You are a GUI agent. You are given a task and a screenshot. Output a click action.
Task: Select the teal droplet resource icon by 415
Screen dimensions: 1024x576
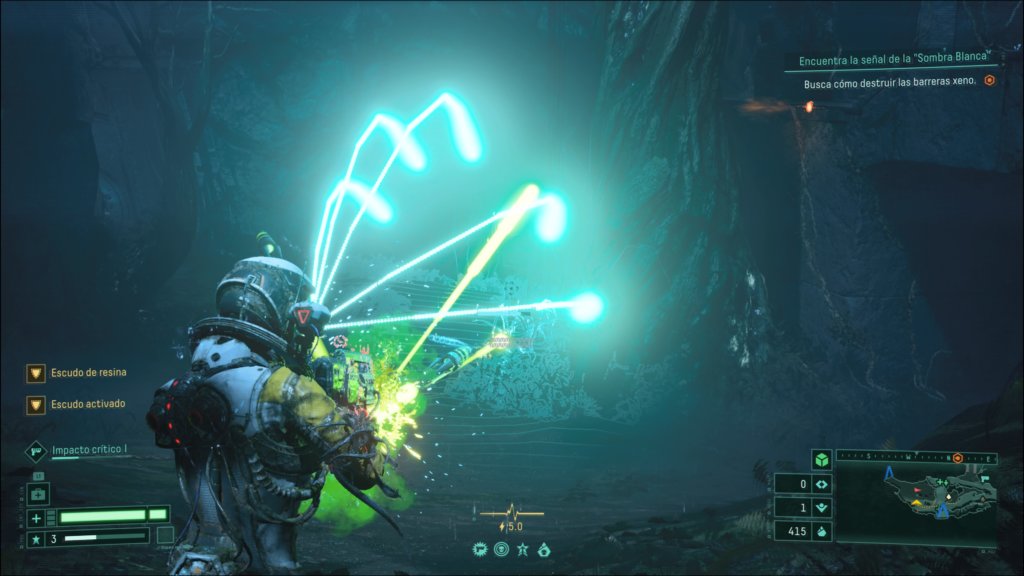click(822, 531)
